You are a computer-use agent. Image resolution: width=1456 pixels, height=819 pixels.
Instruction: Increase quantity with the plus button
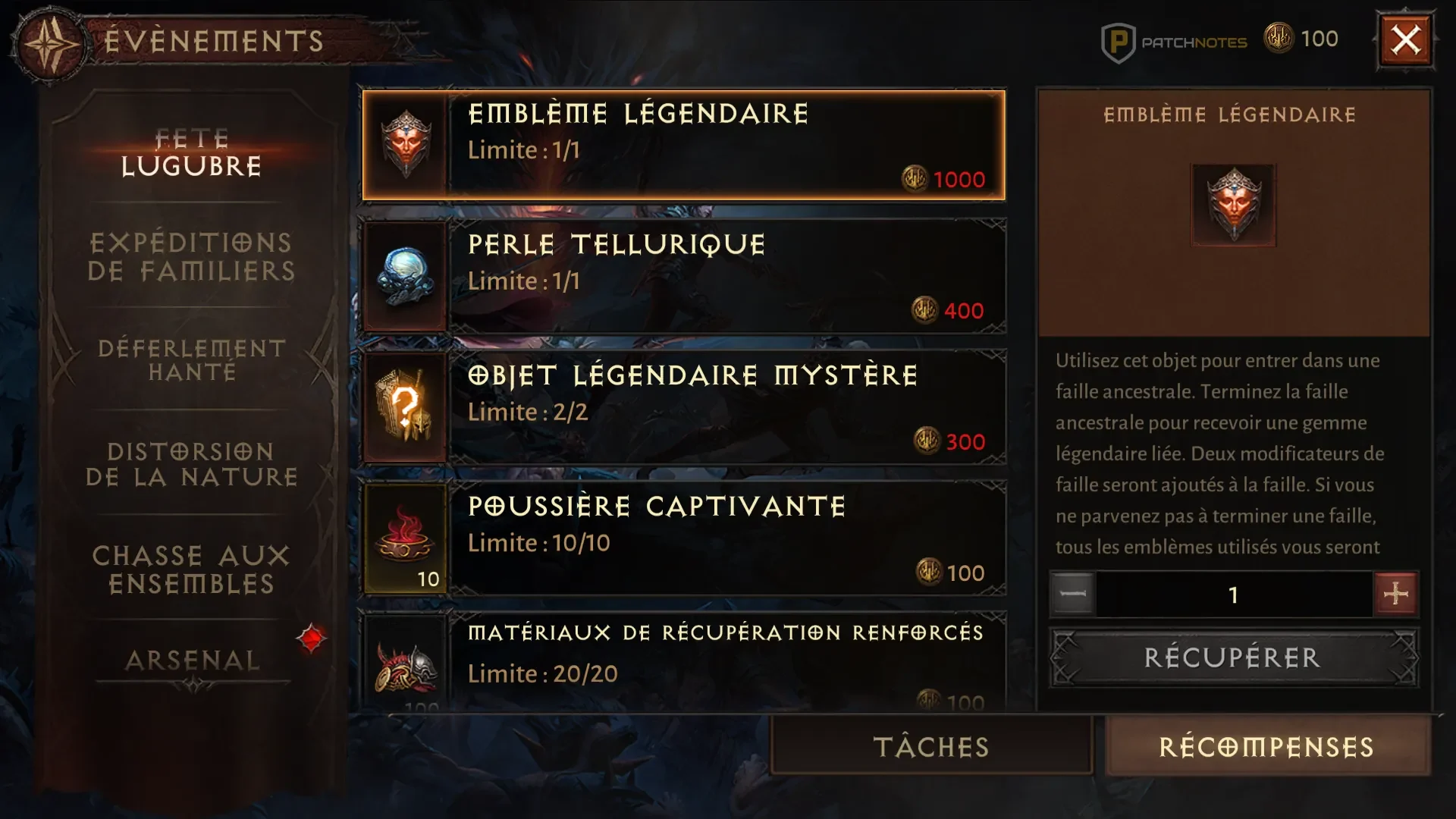[1395, 595]
